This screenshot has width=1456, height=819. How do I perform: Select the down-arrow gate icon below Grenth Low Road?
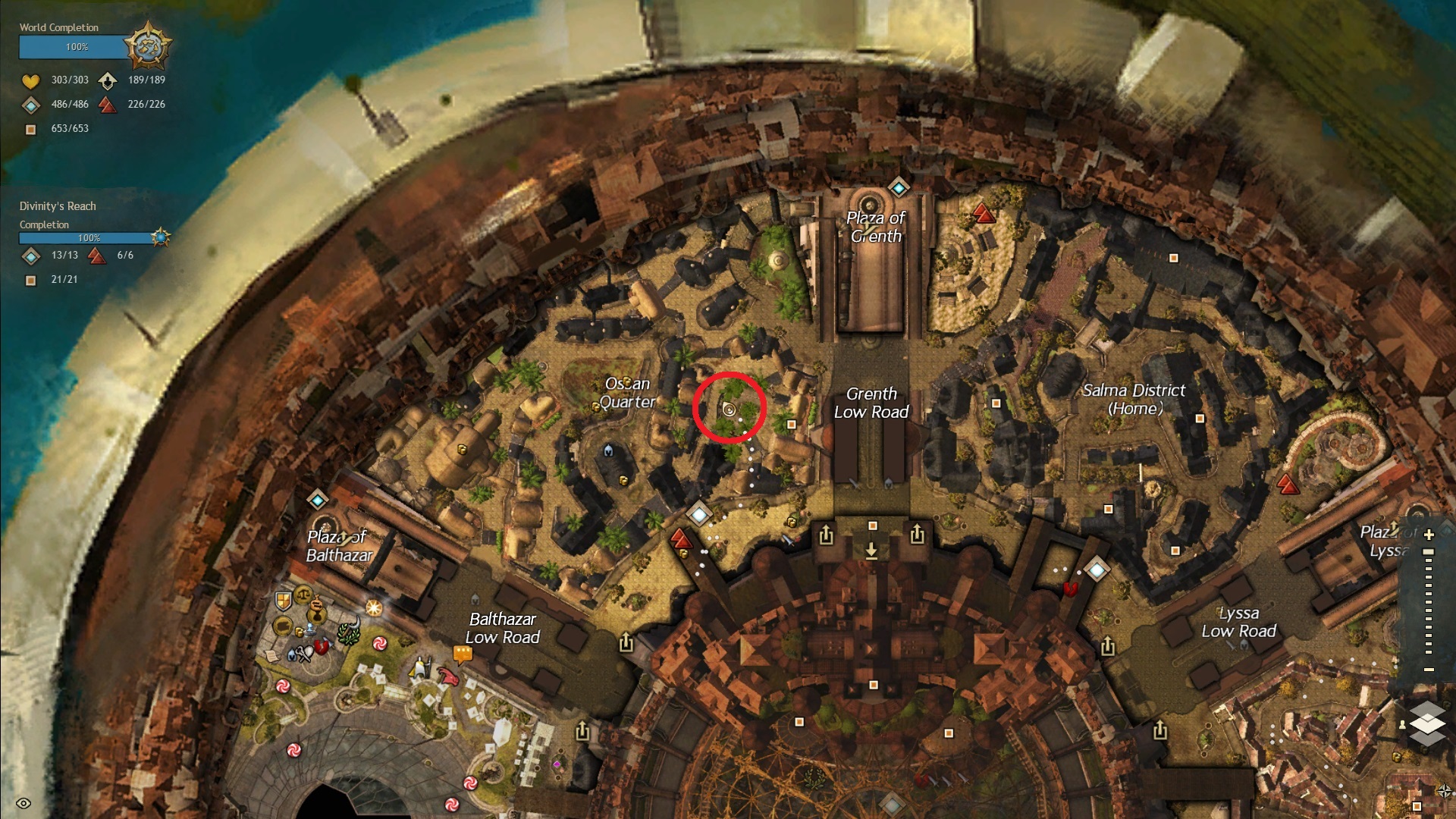click(871, 549)
